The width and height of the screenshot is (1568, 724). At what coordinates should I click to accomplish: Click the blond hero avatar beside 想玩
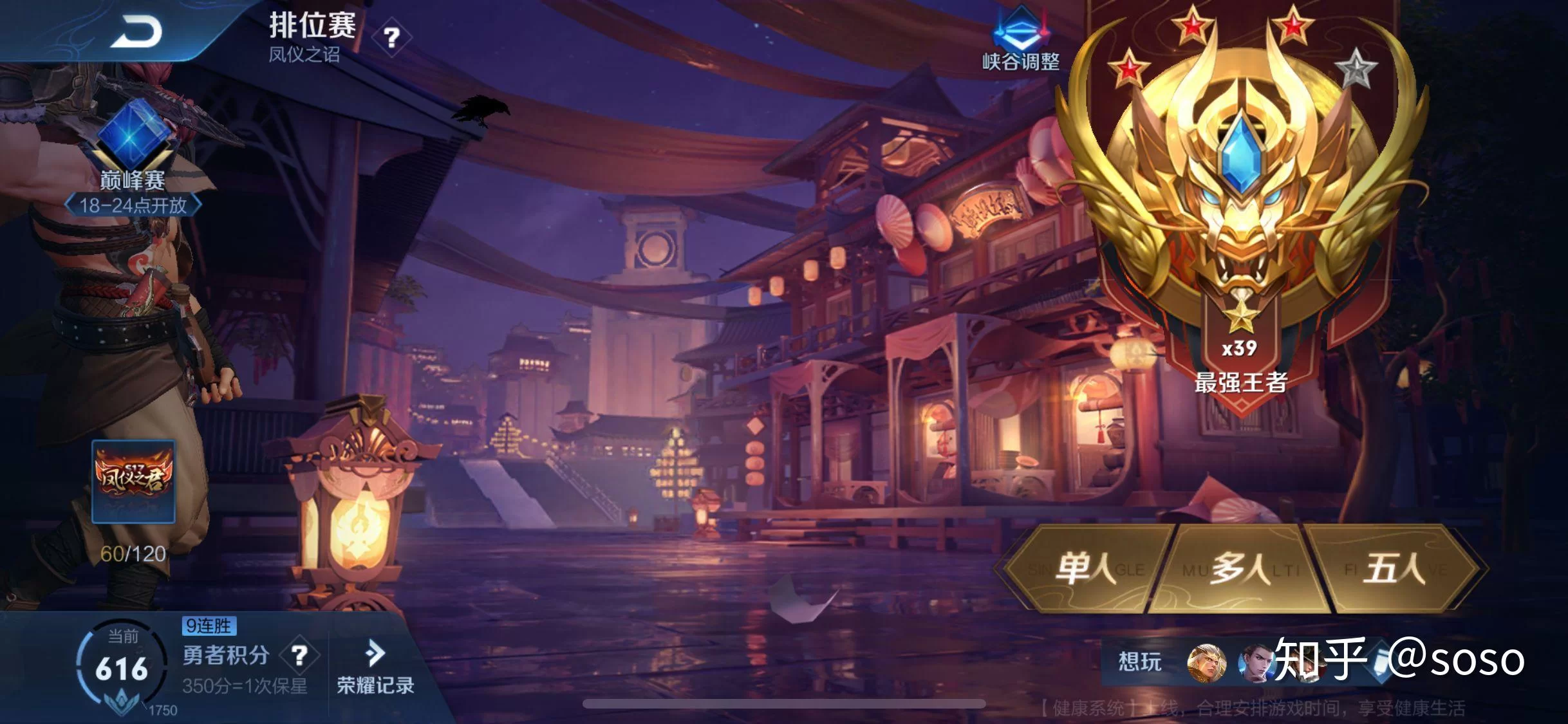pyautogui.click(x=1206, y=663)
